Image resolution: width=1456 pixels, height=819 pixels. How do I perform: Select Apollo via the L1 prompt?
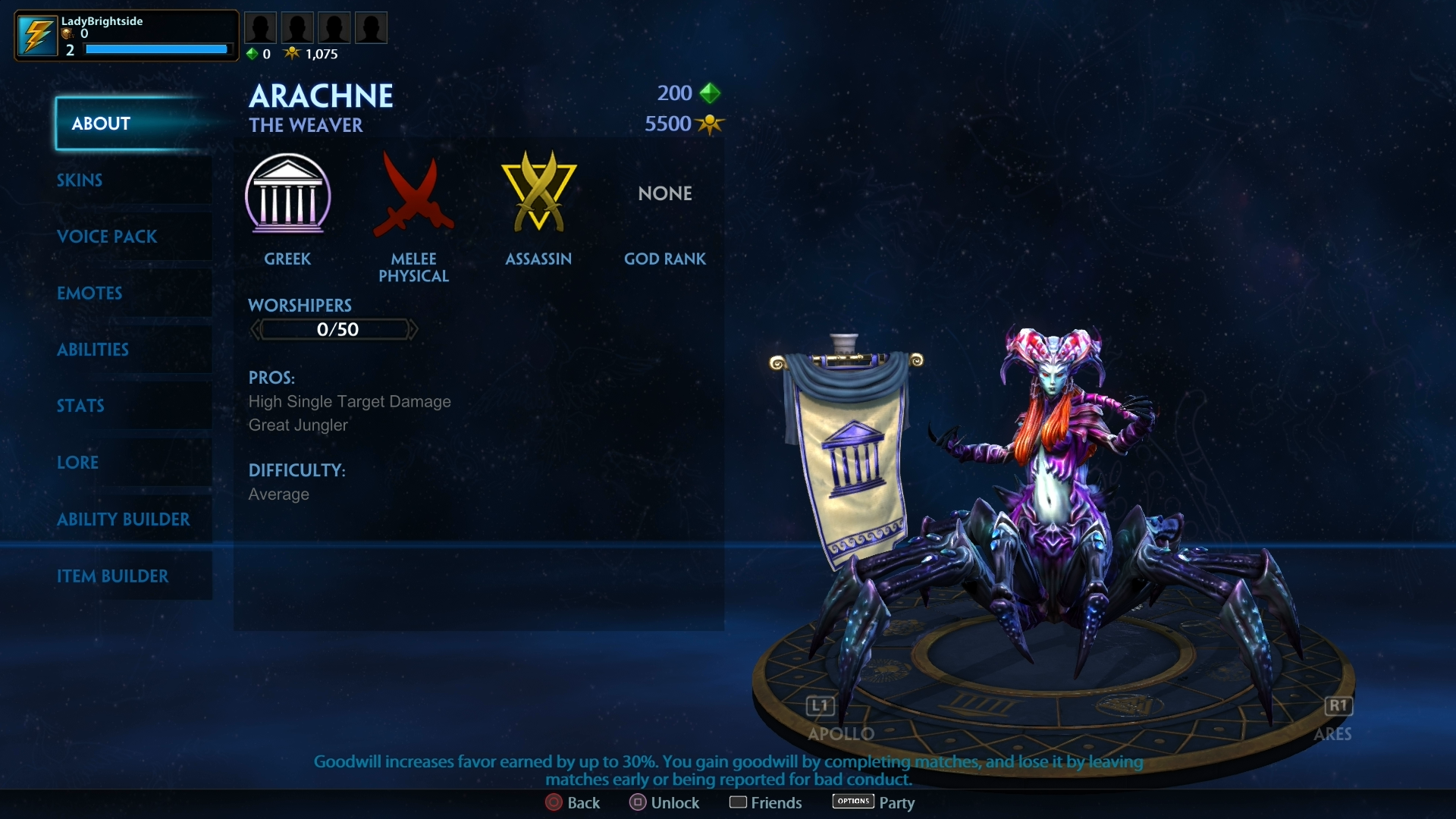[819, 705]
